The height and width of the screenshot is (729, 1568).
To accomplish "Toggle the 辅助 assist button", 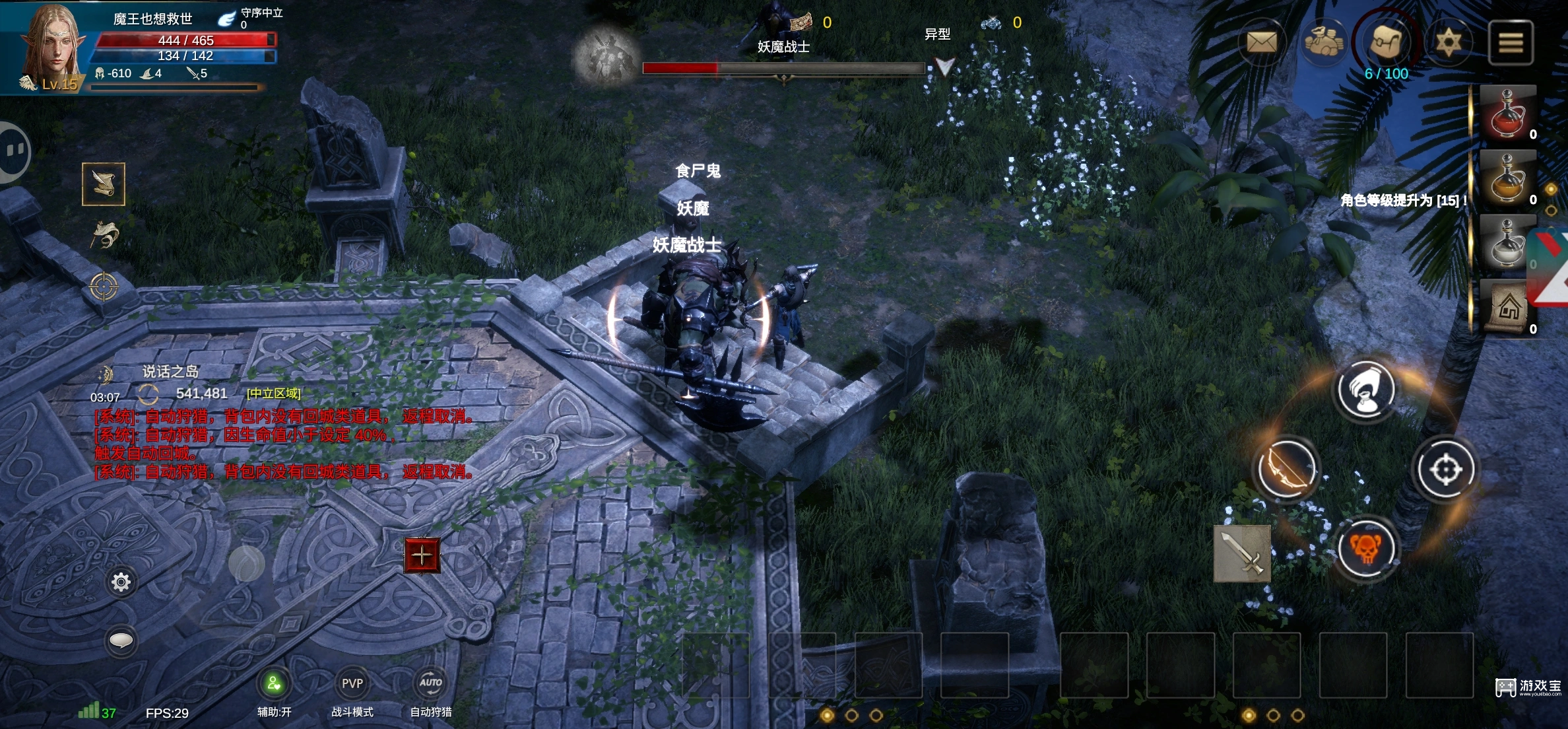I will [x=274, y=685].
